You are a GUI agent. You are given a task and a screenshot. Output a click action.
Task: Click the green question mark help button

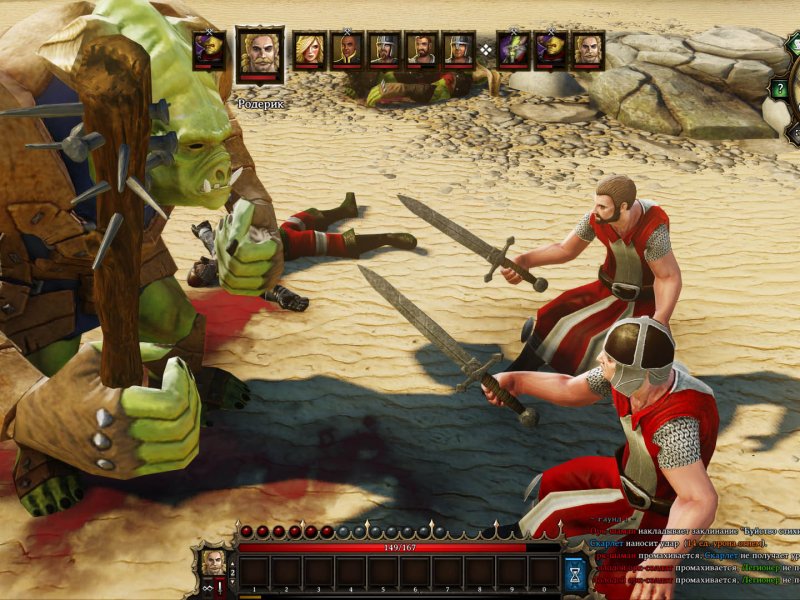point(779,89)
